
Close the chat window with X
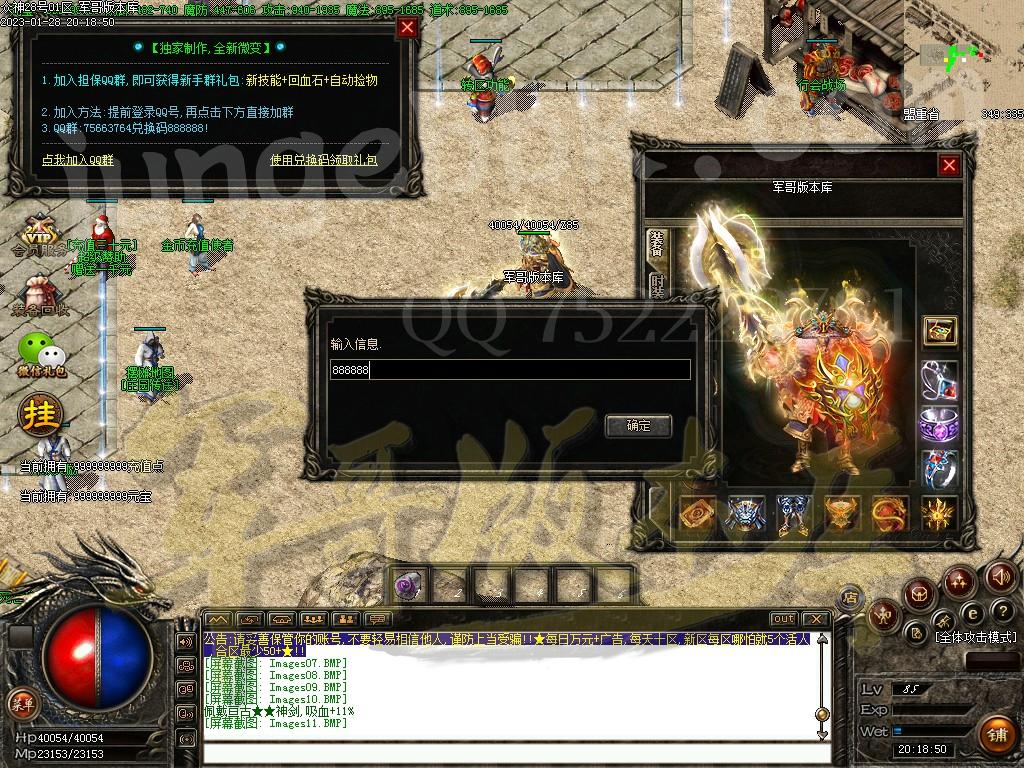point(816,619)
